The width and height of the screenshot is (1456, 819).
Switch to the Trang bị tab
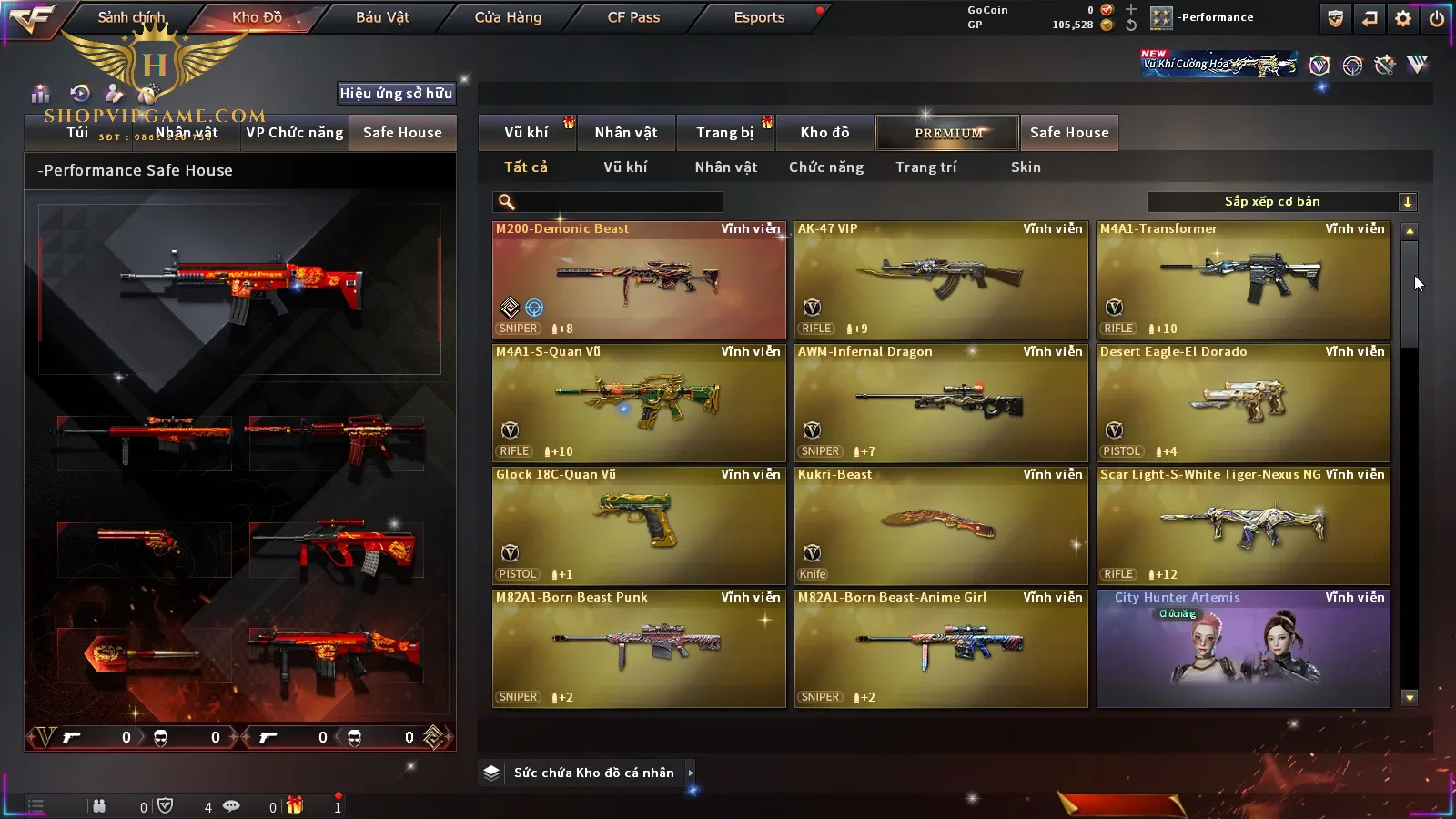pyautogui.click(x=724, y=133)
